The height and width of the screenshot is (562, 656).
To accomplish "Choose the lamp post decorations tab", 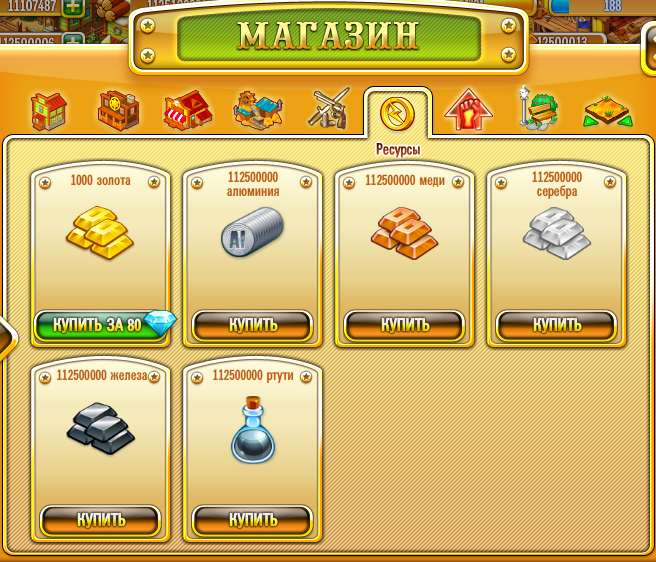I will 536,109.
